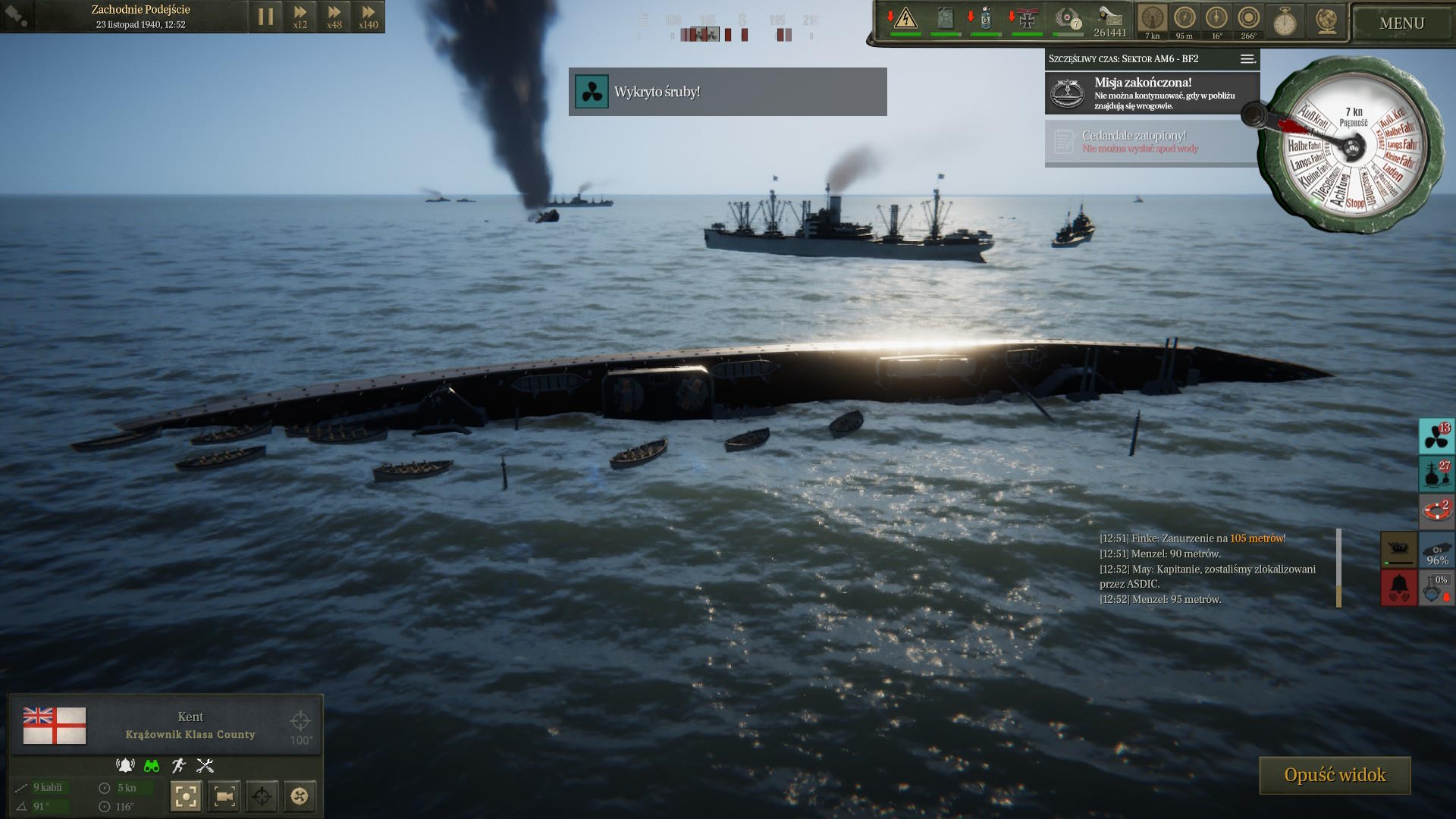Image resolution: width=1456 pixels, height=819 pixels.
Task: Open the lifebuoy survivors notification
Action: click(1436, 511)
